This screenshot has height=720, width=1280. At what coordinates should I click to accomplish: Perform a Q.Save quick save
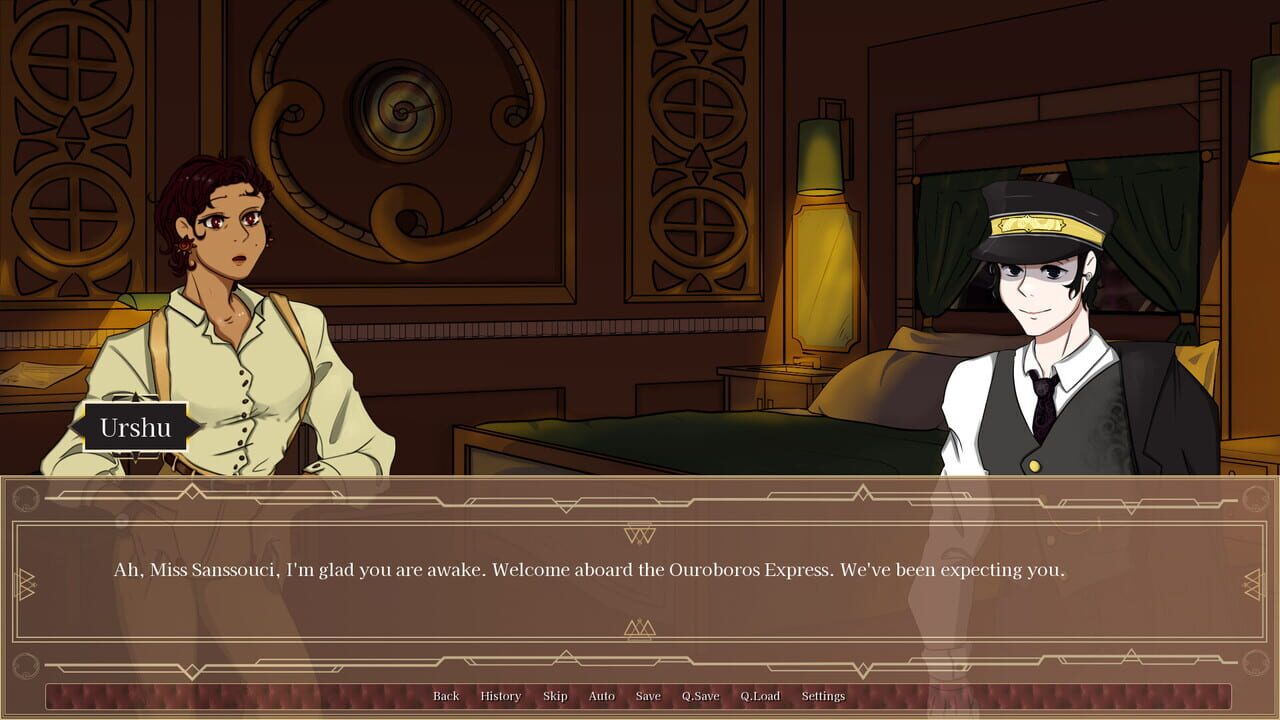point(700,696)
